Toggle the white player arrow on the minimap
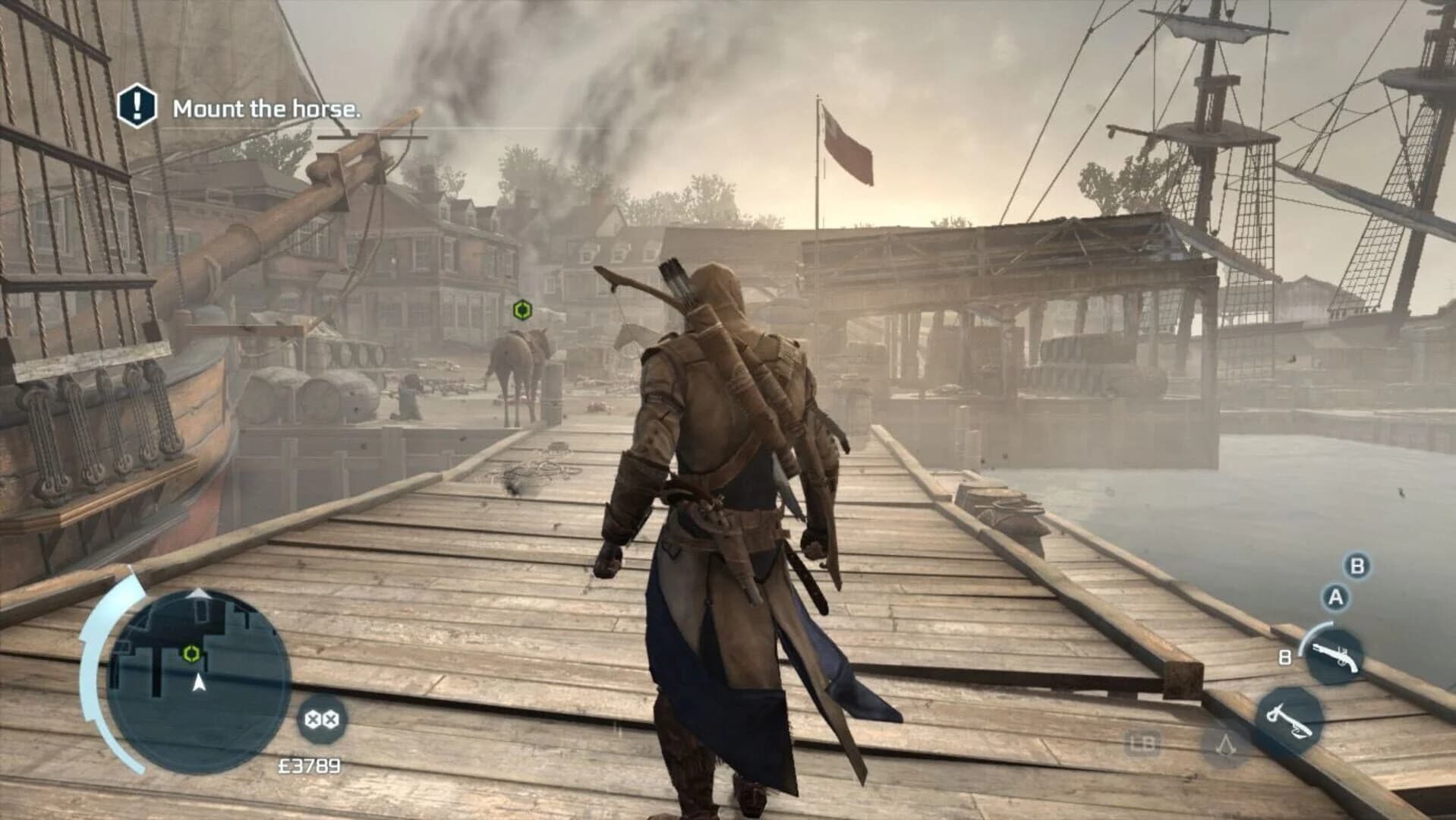The width and height of the screenshot is (1456, 820). (199, 683)
